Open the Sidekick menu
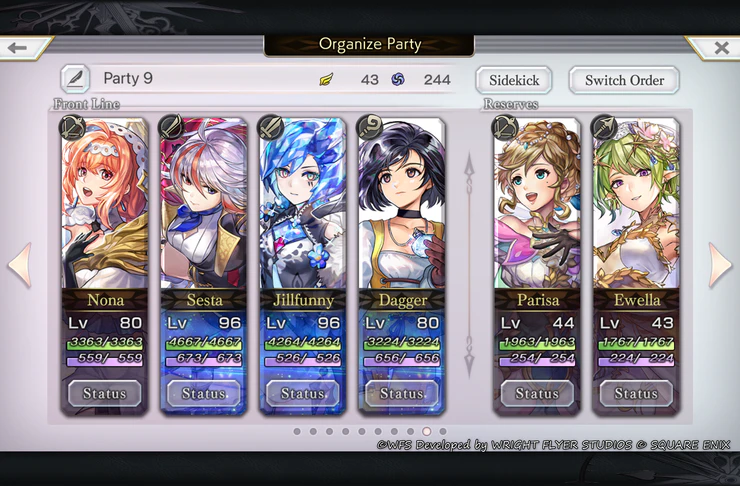Screen dimensions: 740x486 [514, 80]
